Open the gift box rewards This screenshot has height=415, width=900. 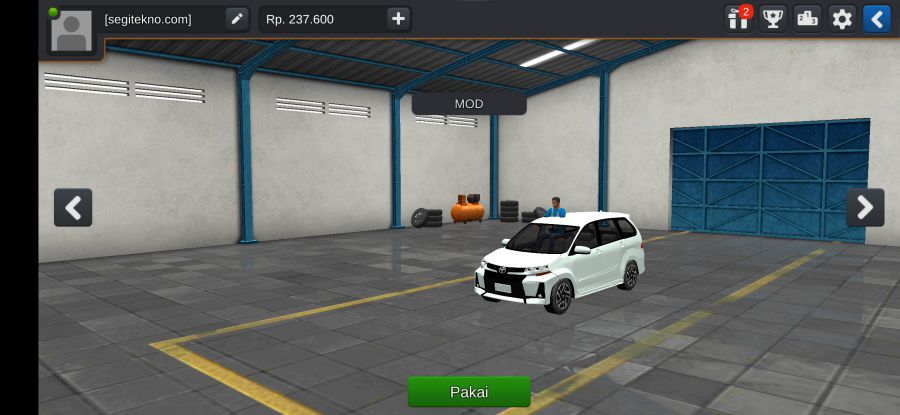point(739,19)
